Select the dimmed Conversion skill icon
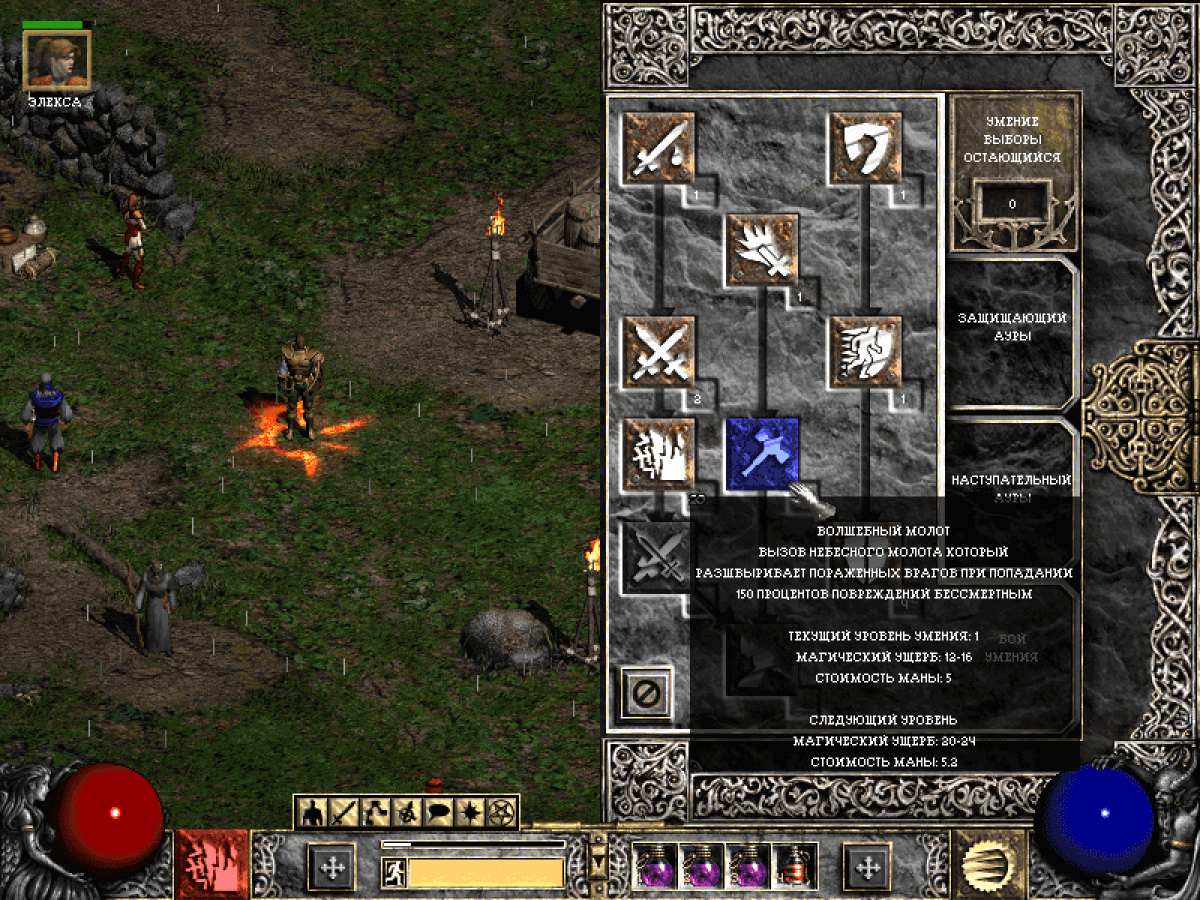The image size is (1200, 900). pos(656,555)
